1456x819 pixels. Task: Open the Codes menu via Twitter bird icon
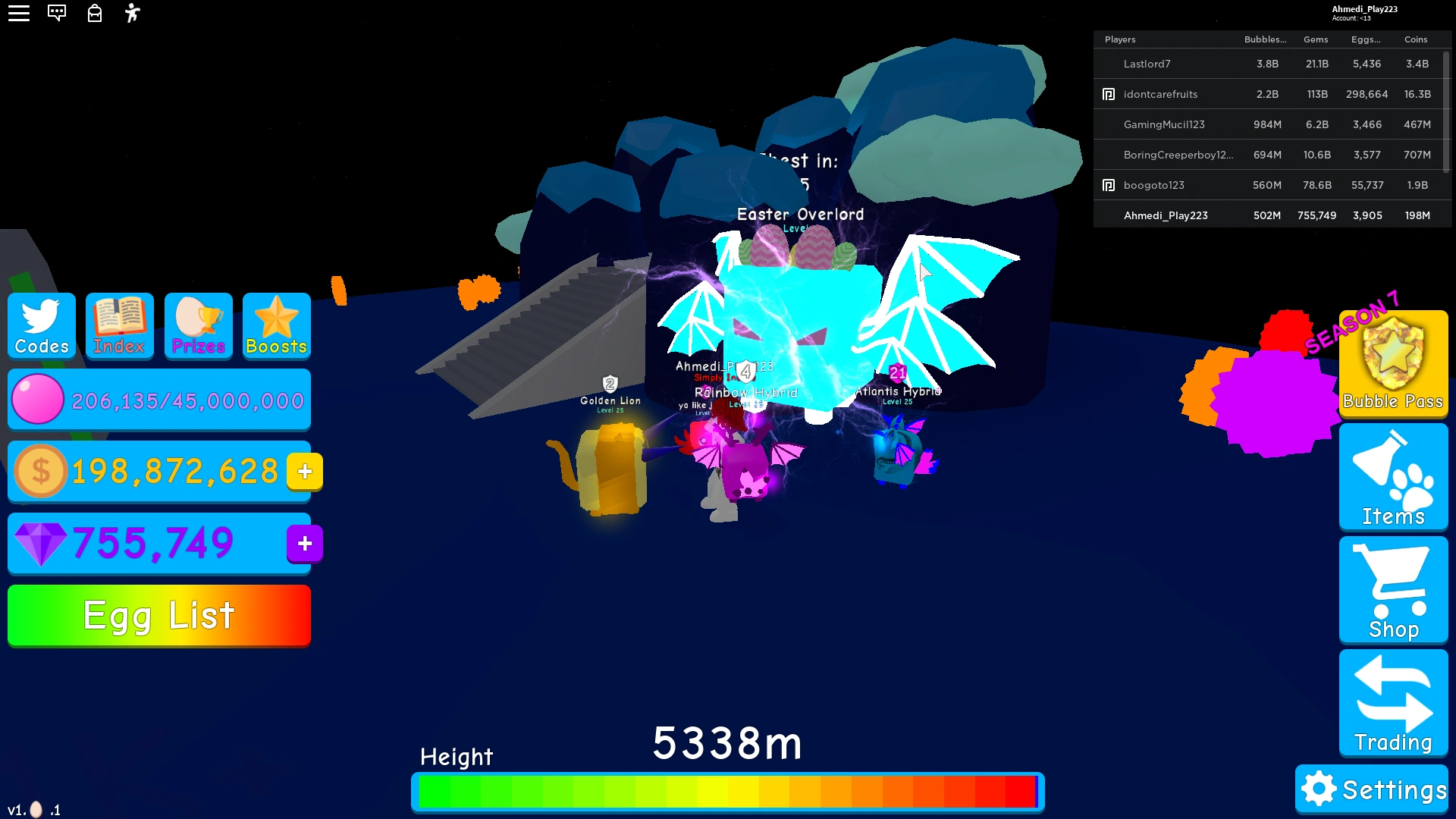click(41, 326)
